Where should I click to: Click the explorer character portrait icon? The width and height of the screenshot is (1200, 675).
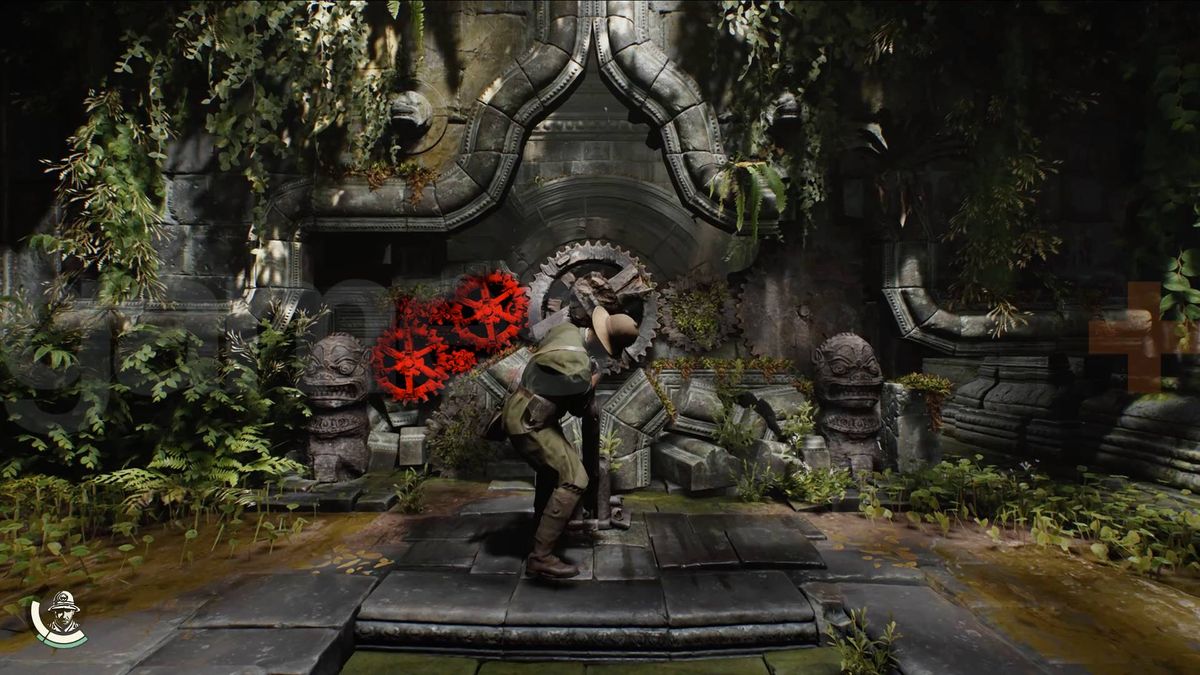pyautogui.click(x=60, y=619)
